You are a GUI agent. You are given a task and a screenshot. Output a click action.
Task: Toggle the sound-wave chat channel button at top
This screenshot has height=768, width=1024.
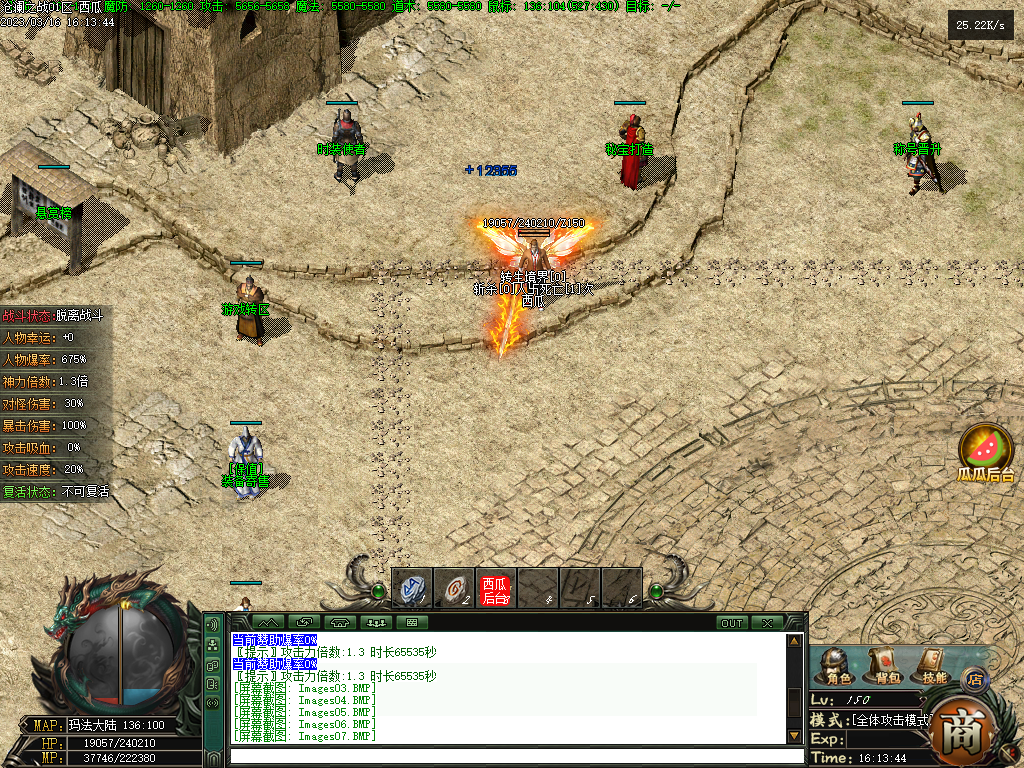(212, 625)
